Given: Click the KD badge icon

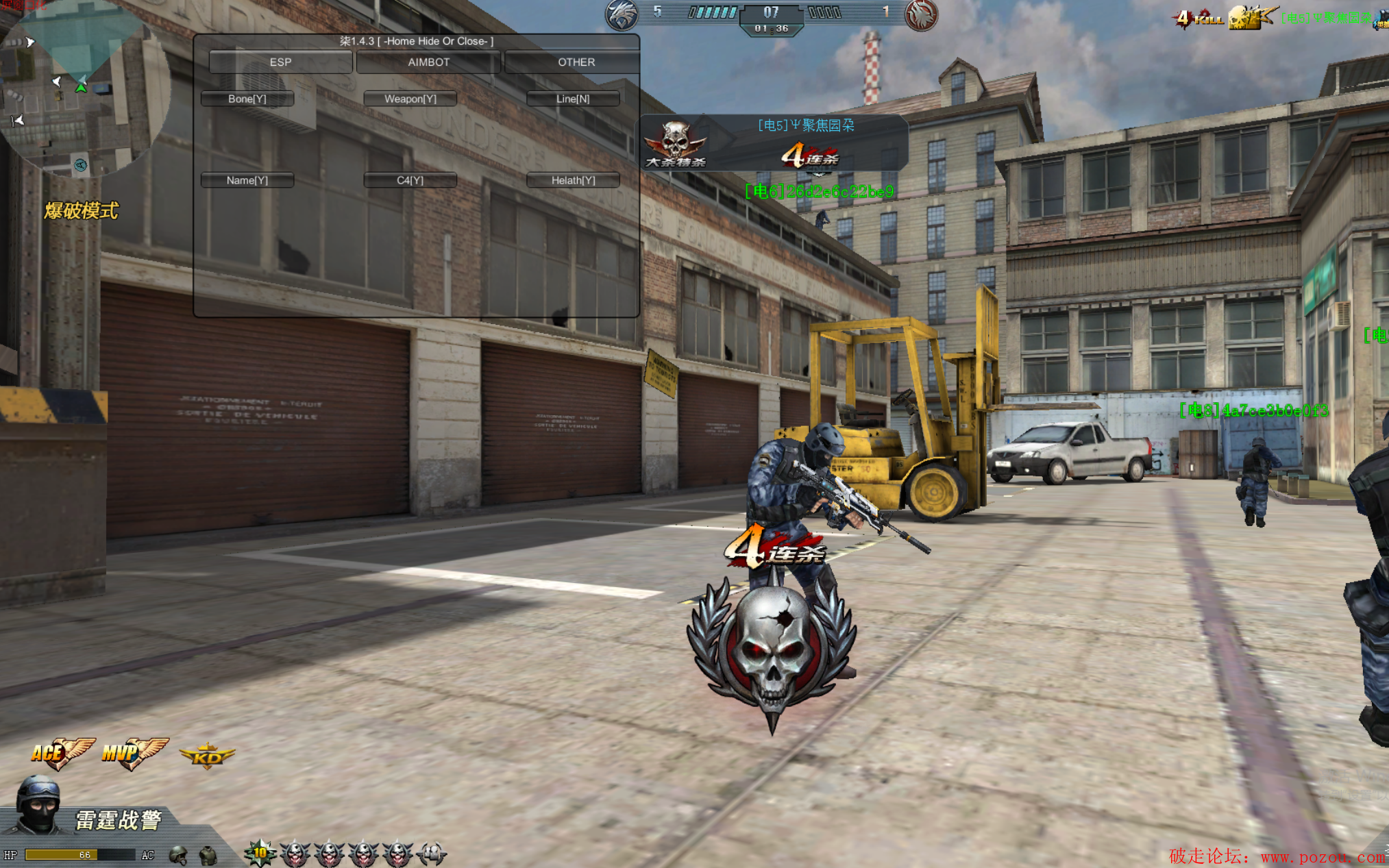Looking at the screenshot, I should coord(207,756).
